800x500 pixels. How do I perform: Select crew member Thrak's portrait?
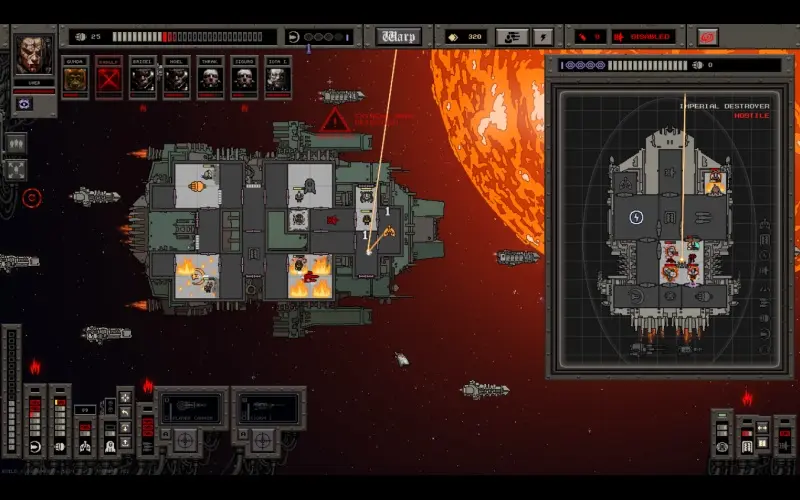[211, 77]
